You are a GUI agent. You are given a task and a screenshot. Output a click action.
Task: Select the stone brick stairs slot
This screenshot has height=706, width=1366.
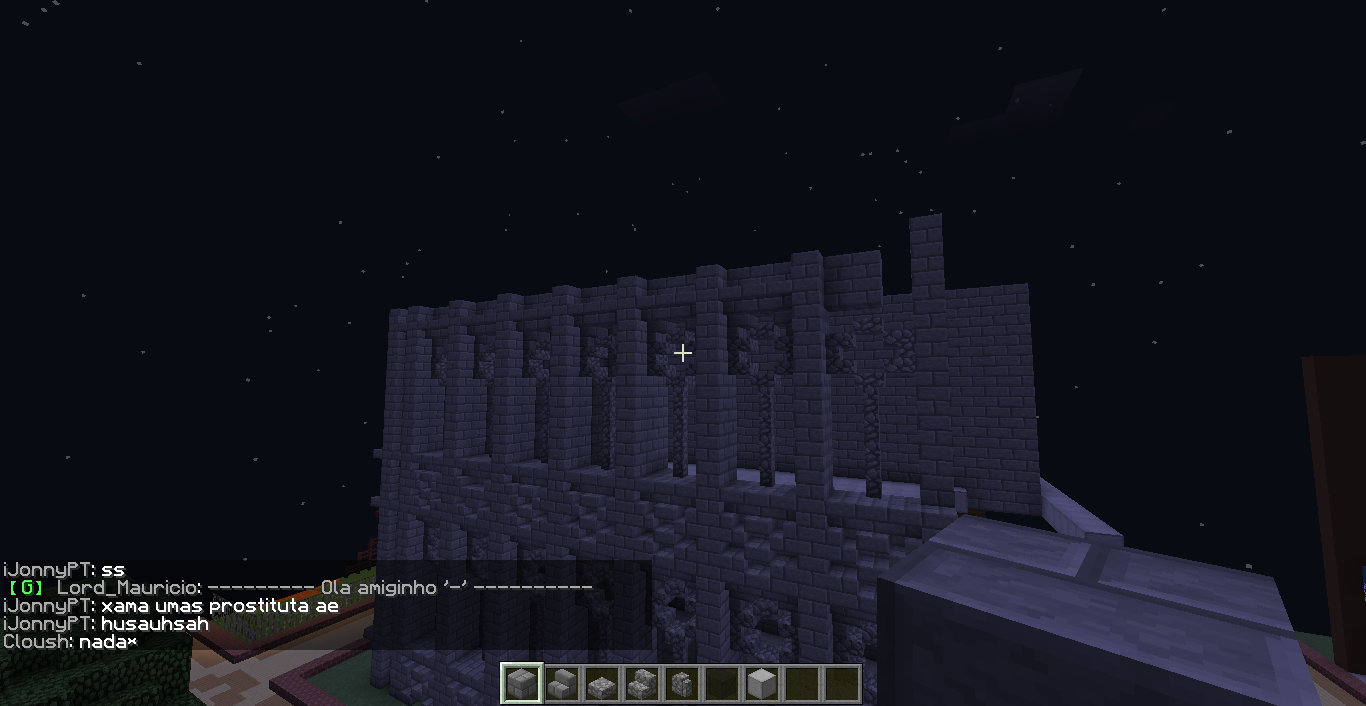pyautogui.click(x=561, y=684)
